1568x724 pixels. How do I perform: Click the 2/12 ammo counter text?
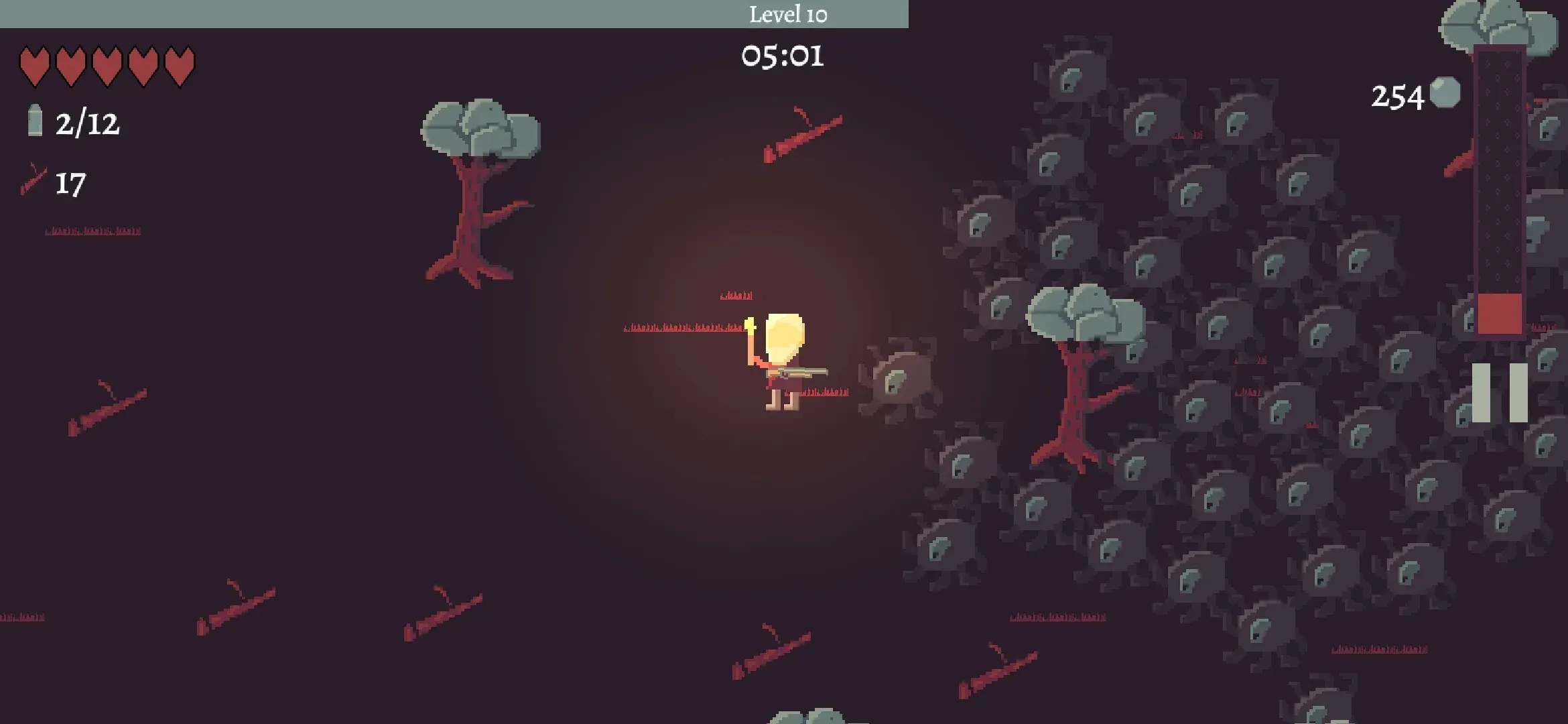(88, 123)
